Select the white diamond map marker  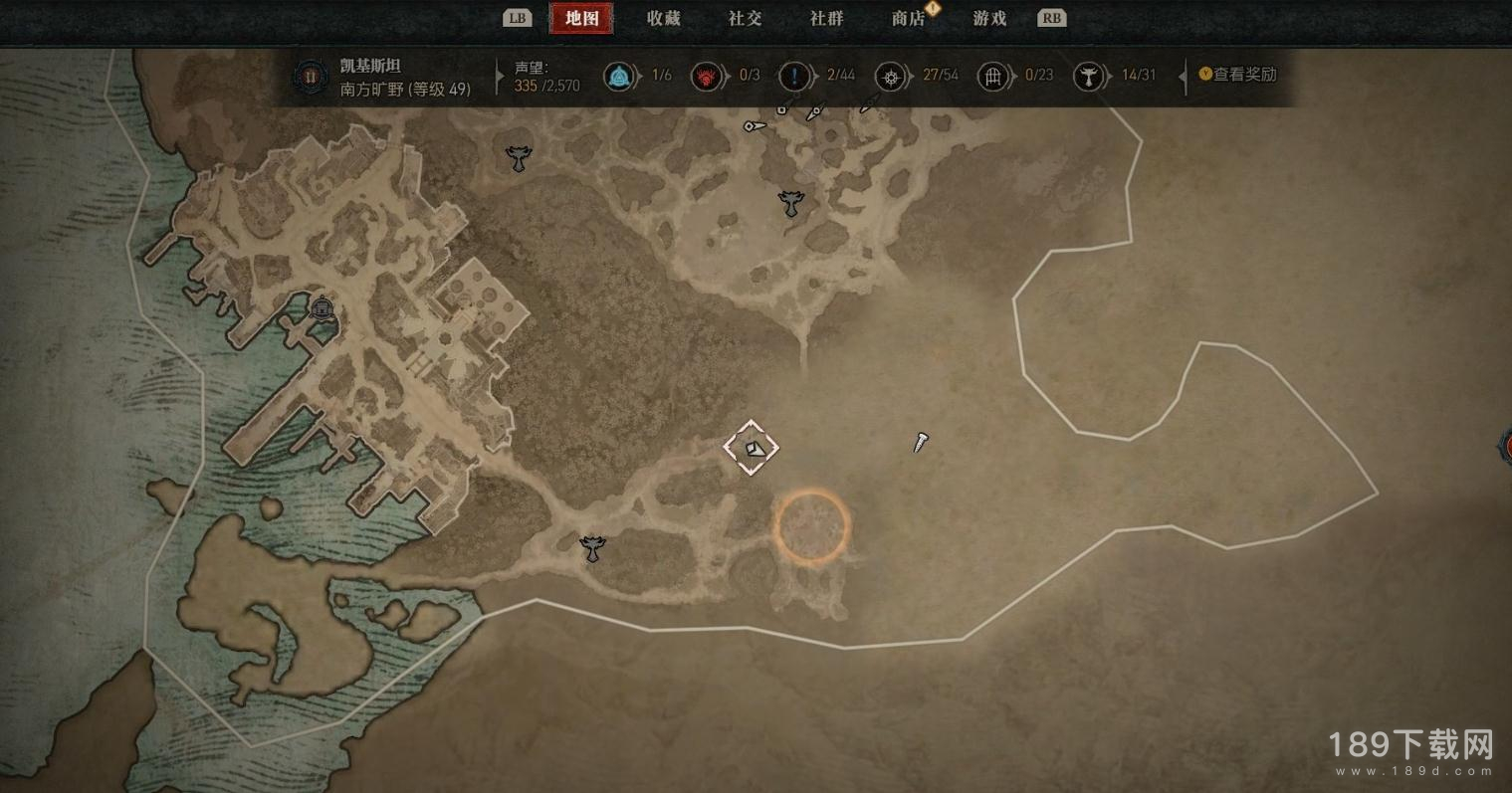(752, 448)
